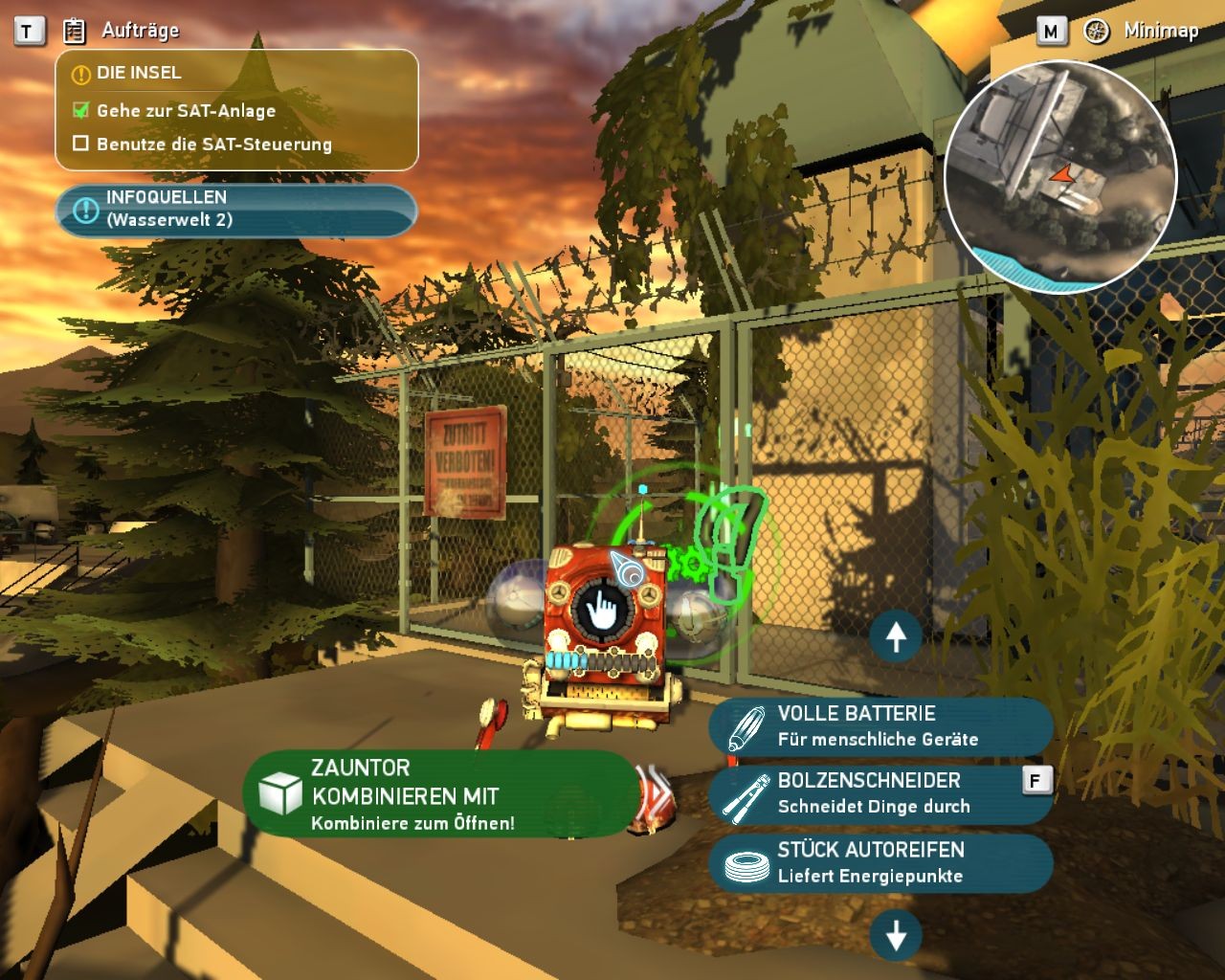Image resolution: width=1225 pixels, height=980 pixels.
Task: Show next items with the down arrow
Action: click(x=896, y=936)
